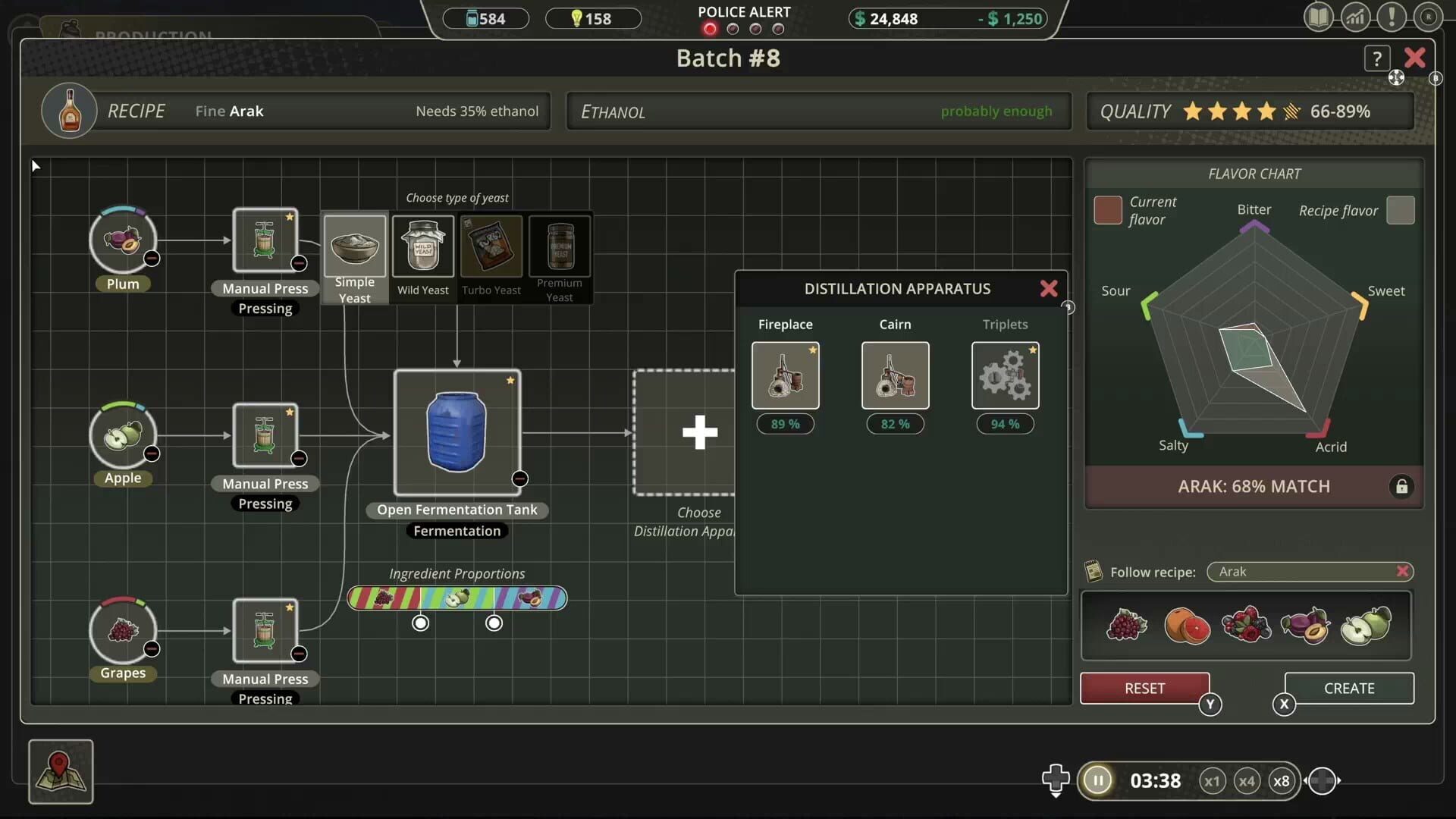Image resolution: width=1456 pixels, height=819 pixels.
Task: Collapse the Open Fermentation Tank node
Action: click(520, 479)
